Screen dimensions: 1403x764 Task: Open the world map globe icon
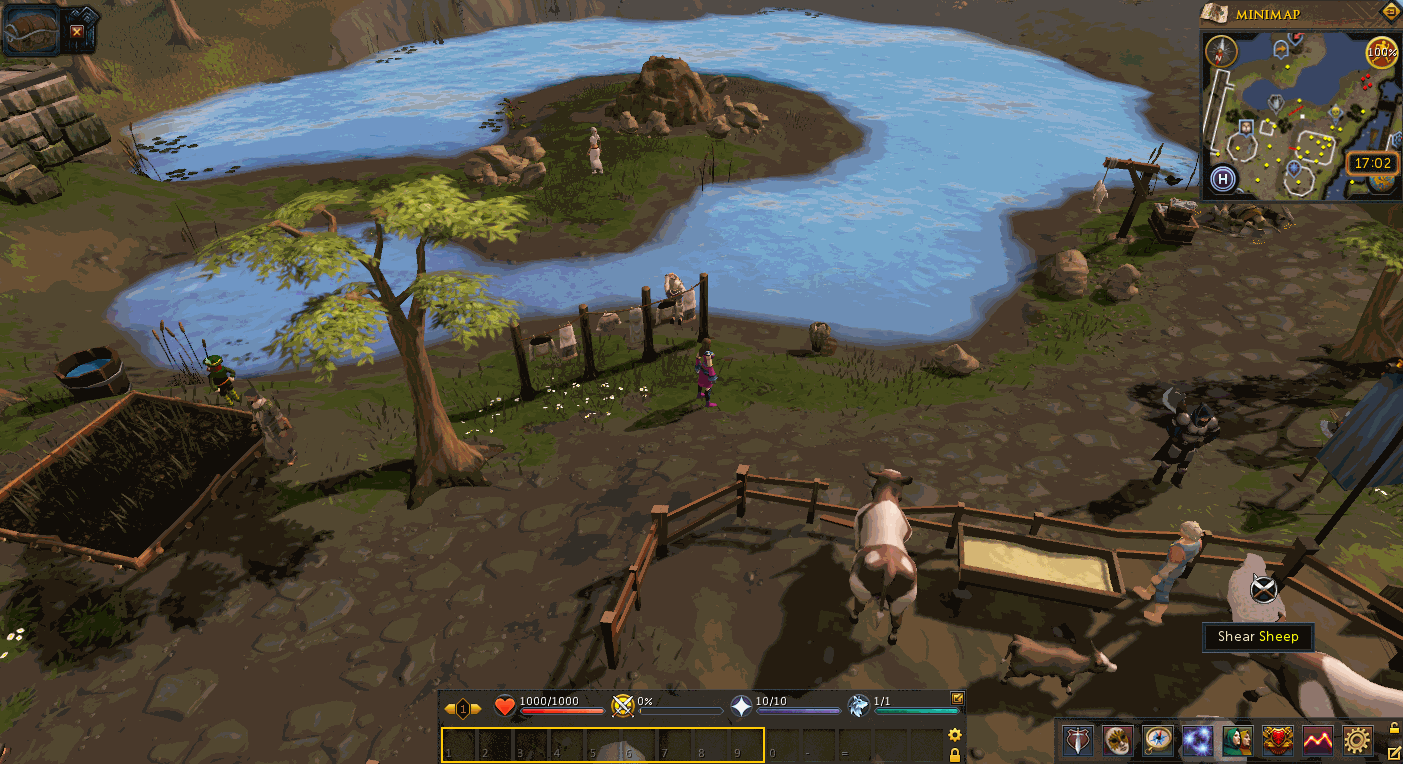[1383, 181]
